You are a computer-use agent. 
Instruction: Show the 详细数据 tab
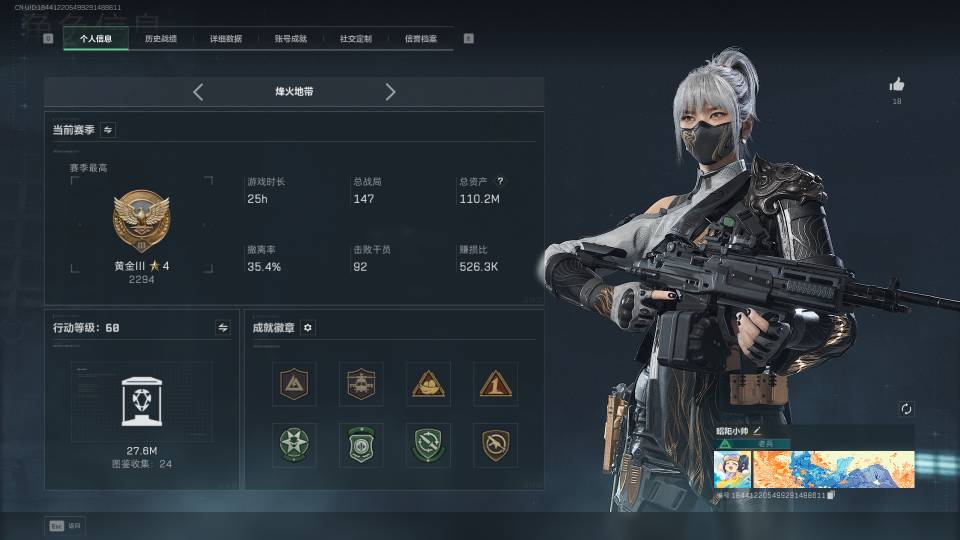[x=225, y=39]
